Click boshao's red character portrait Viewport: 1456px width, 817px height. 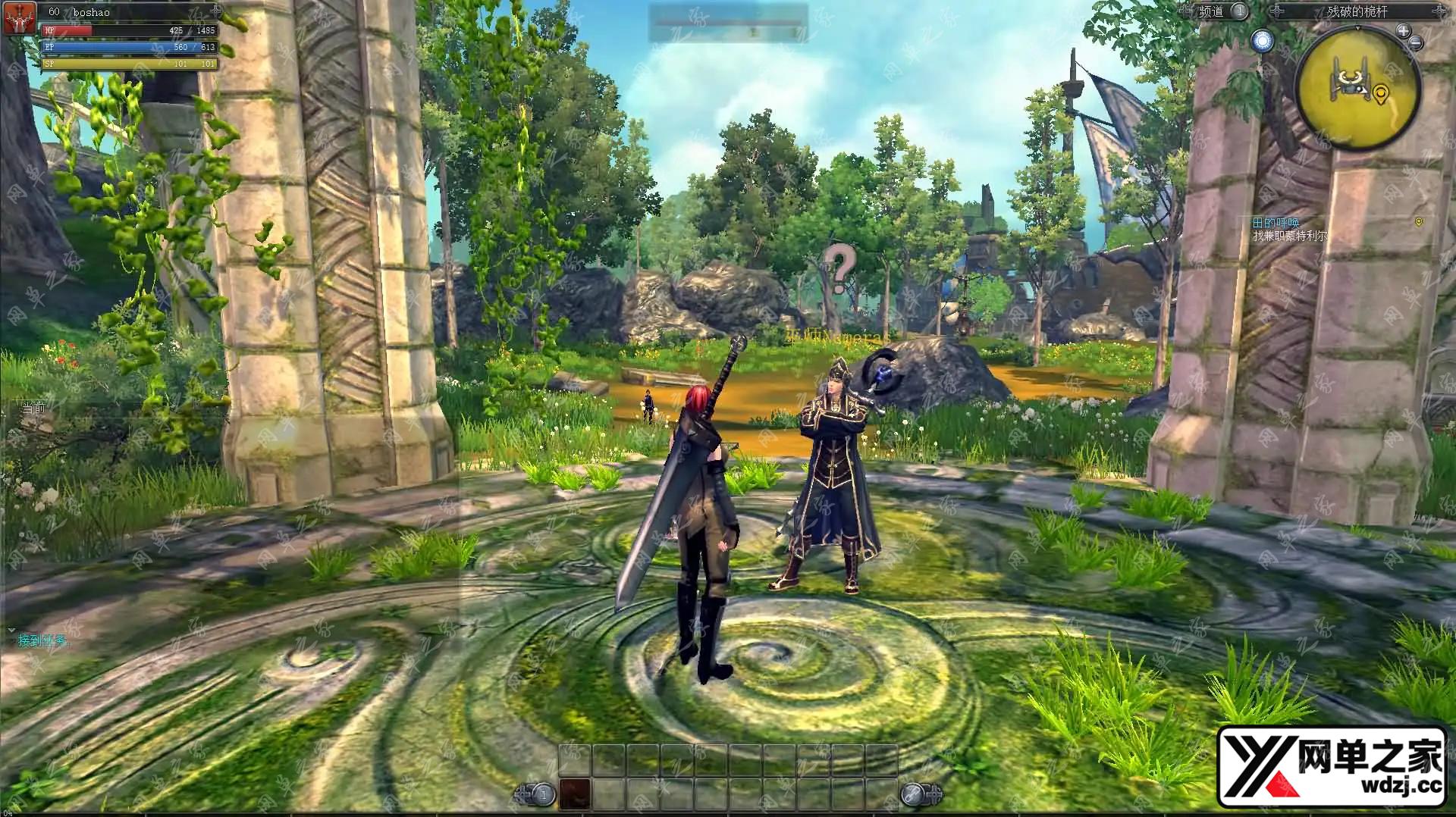[18, 18]
